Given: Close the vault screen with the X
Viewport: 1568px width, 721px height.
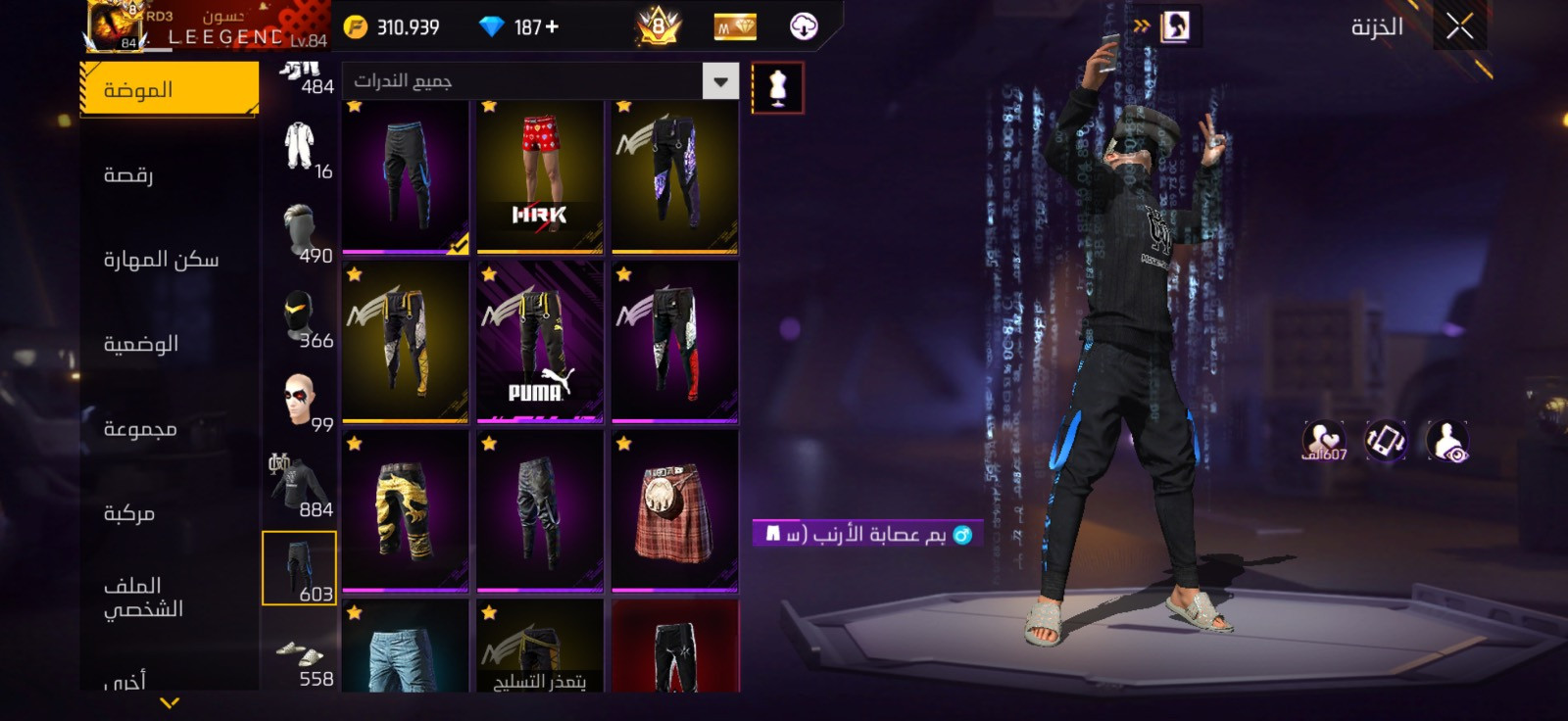Looking at the screenshot, I should [x=1459, y=27].
